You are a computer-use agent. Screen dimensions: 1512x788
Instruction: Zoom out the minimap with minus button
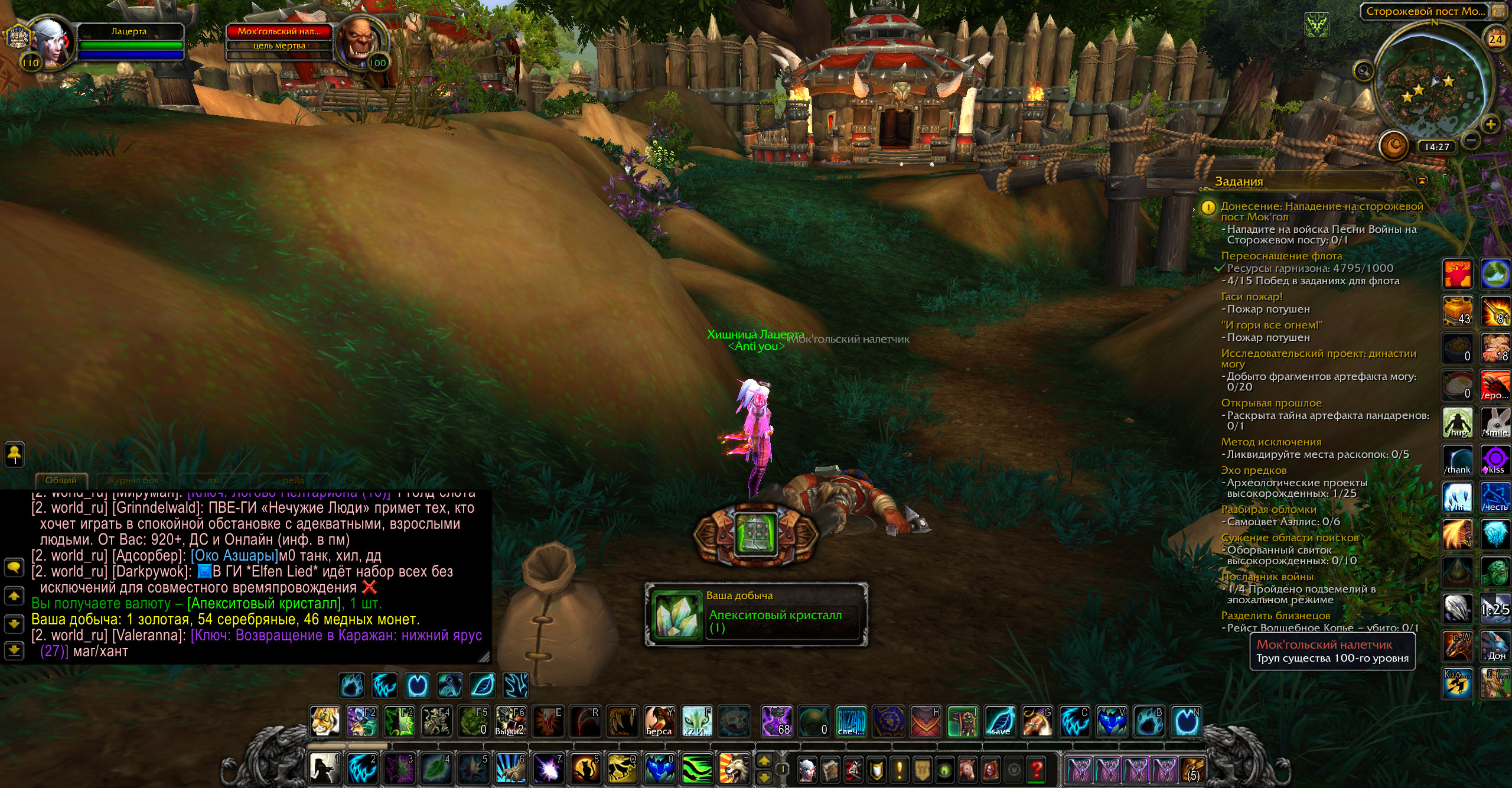[1472, 140]
